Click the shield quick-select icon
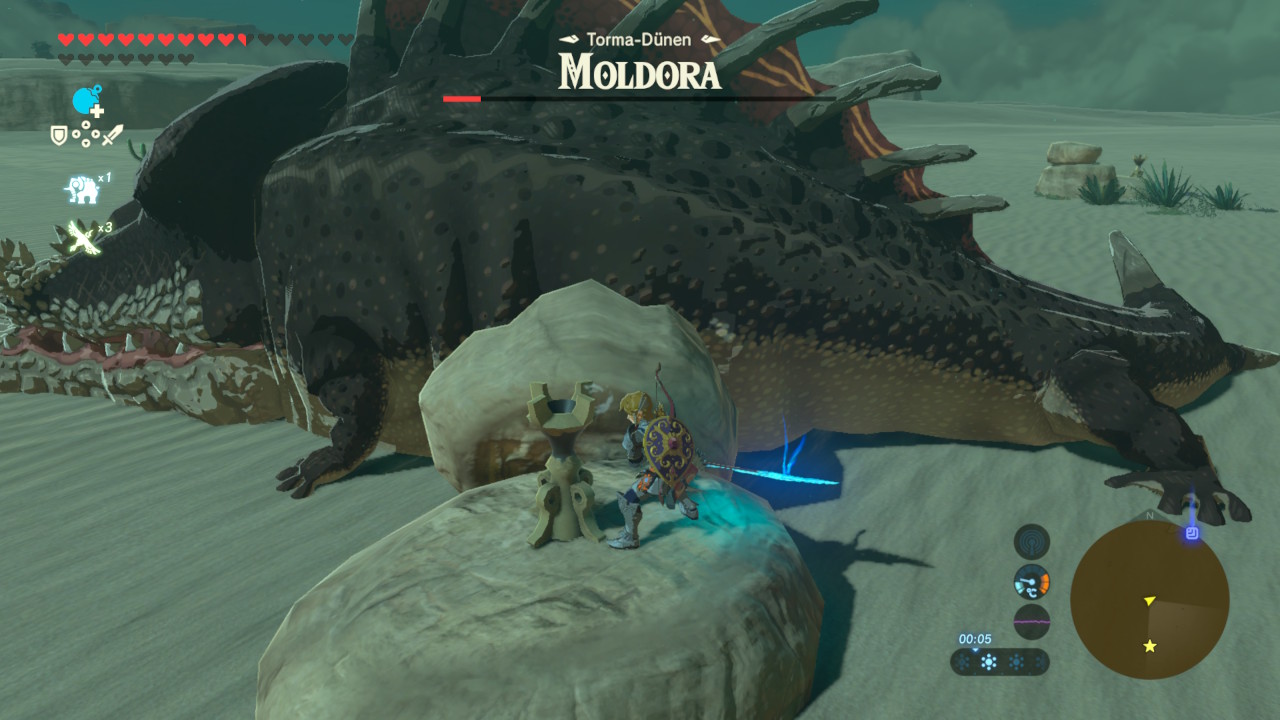 pyautogui.click(x=60, y=135)
